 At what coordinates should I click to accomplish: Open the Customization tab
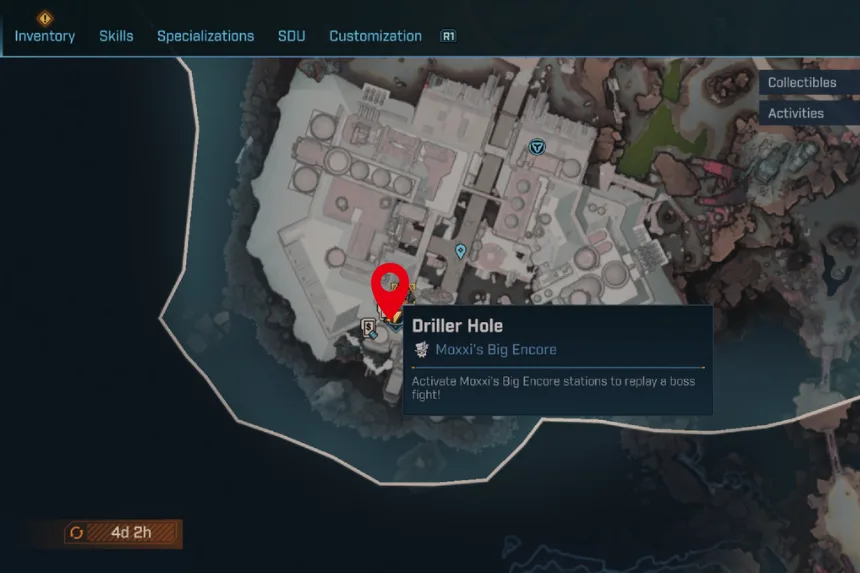pyautogui.click(x=375, y=36)
